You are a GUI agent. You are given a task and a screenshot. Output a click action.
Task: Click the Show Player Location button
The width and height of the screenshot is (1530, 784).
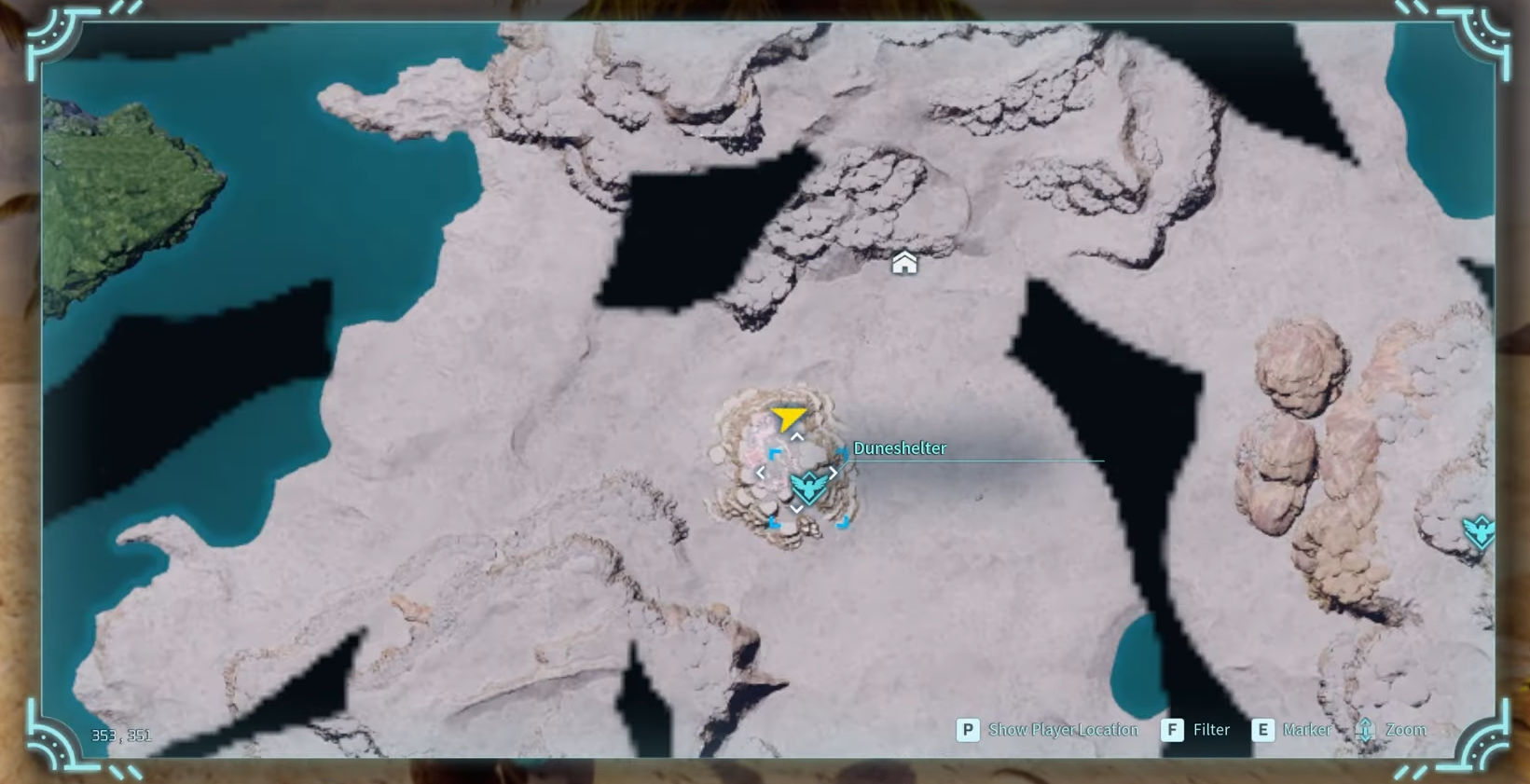click(x=1063, y=730)
